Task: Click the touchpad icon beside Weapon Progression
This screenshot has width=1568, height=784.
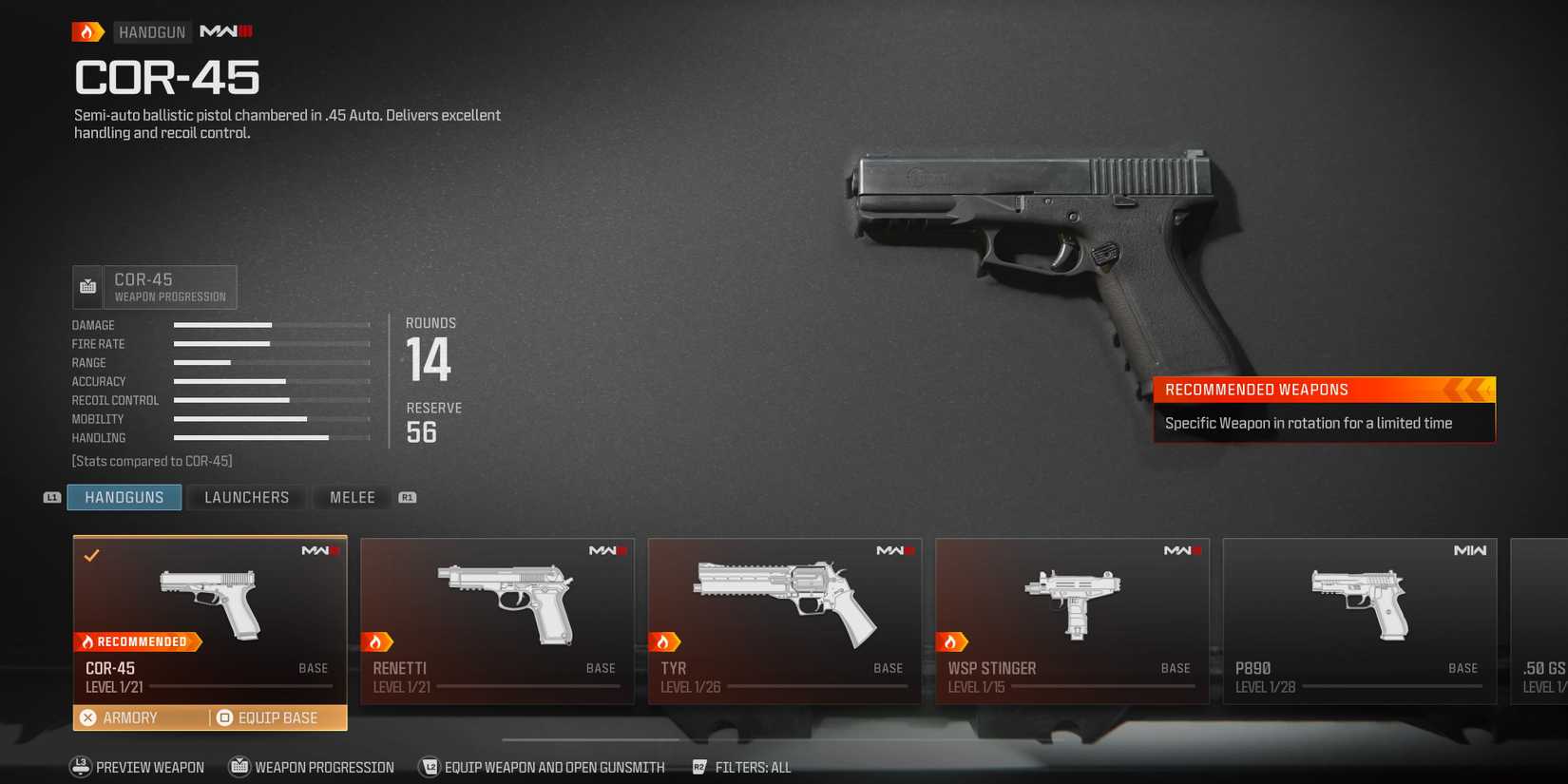Action: 237,767
